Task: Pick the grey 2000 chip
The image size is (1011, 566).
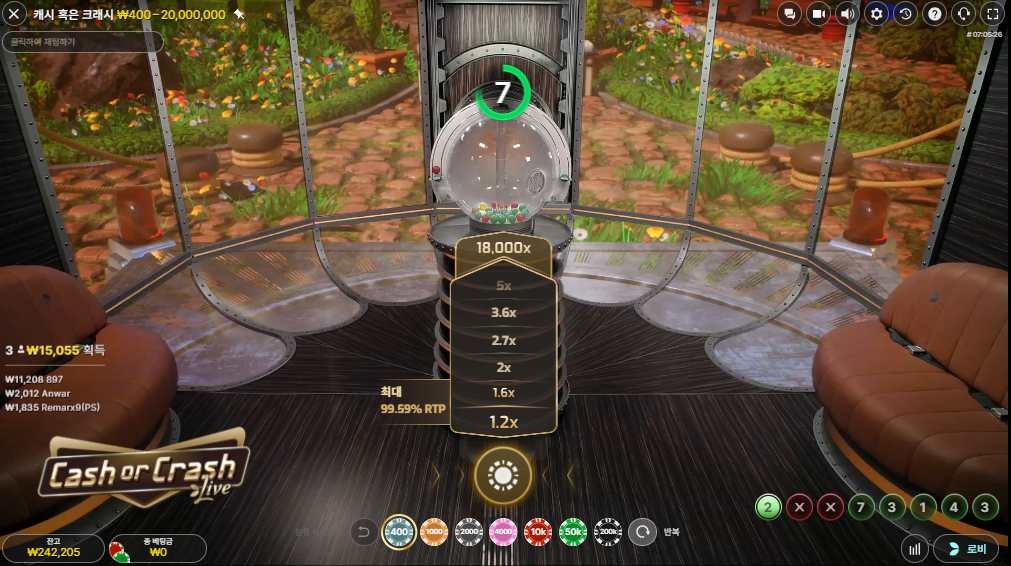Action: (469, 532)
